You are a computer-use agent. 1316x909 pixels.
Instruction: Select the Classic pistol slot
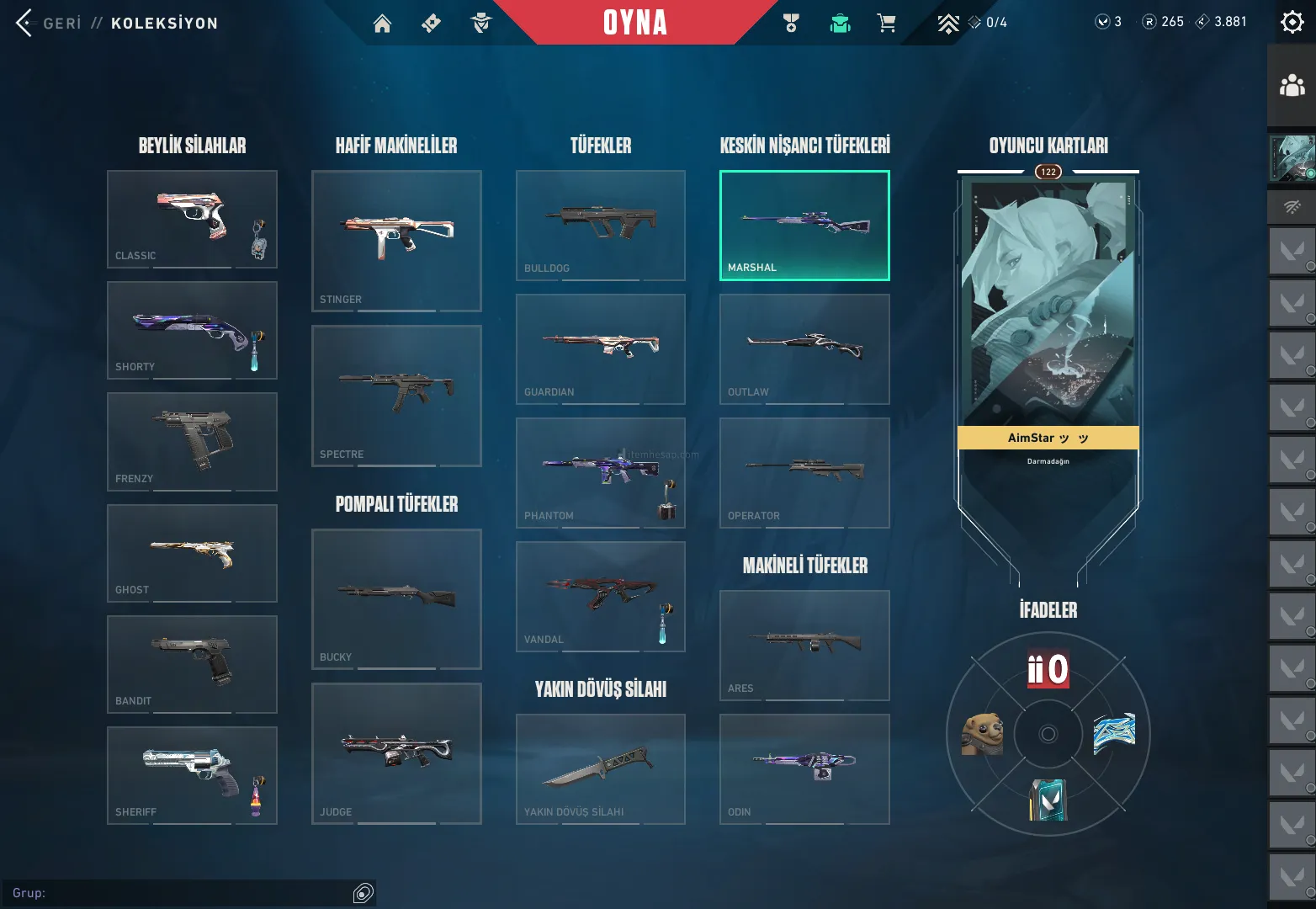[192, 219]
